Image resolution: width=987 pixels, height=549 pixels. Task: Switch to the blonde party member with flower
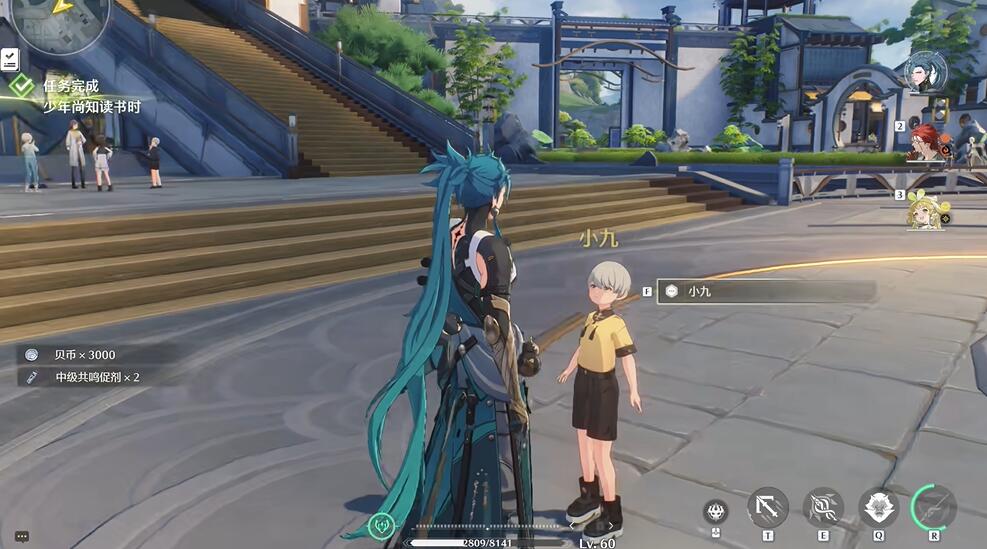click(926, 209)
